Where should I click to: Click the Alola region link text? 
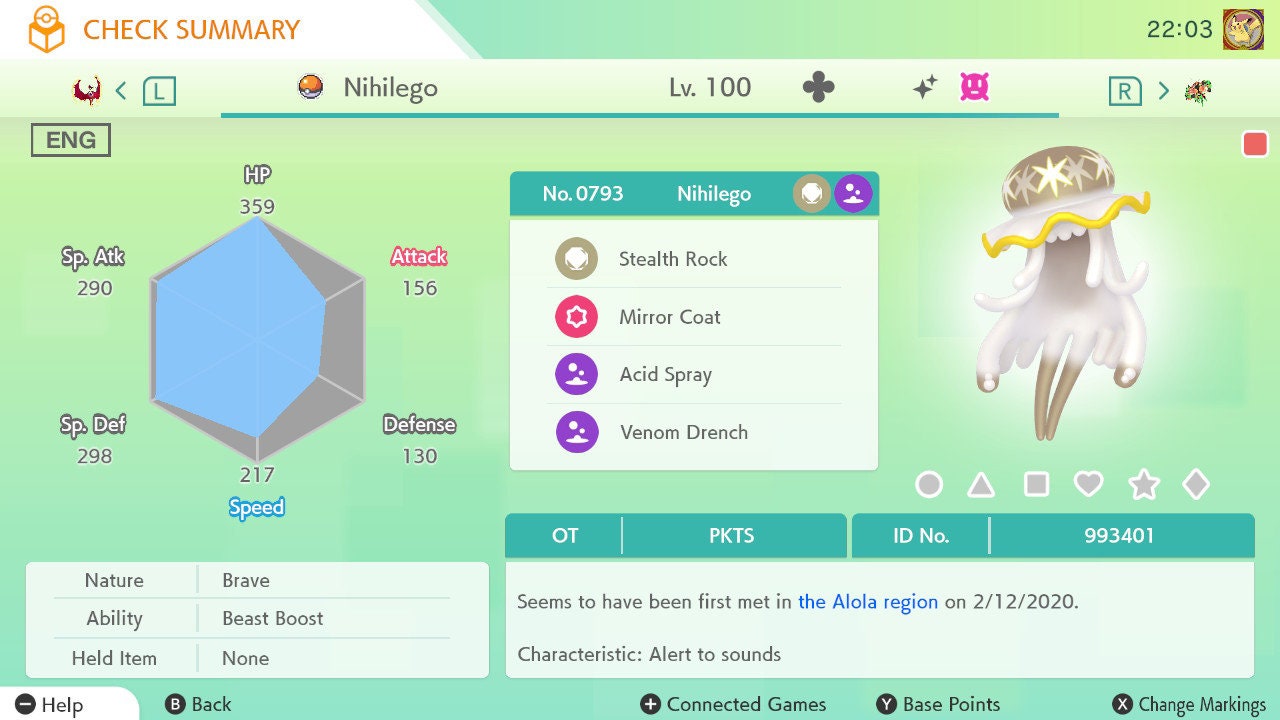pos(868,602)
